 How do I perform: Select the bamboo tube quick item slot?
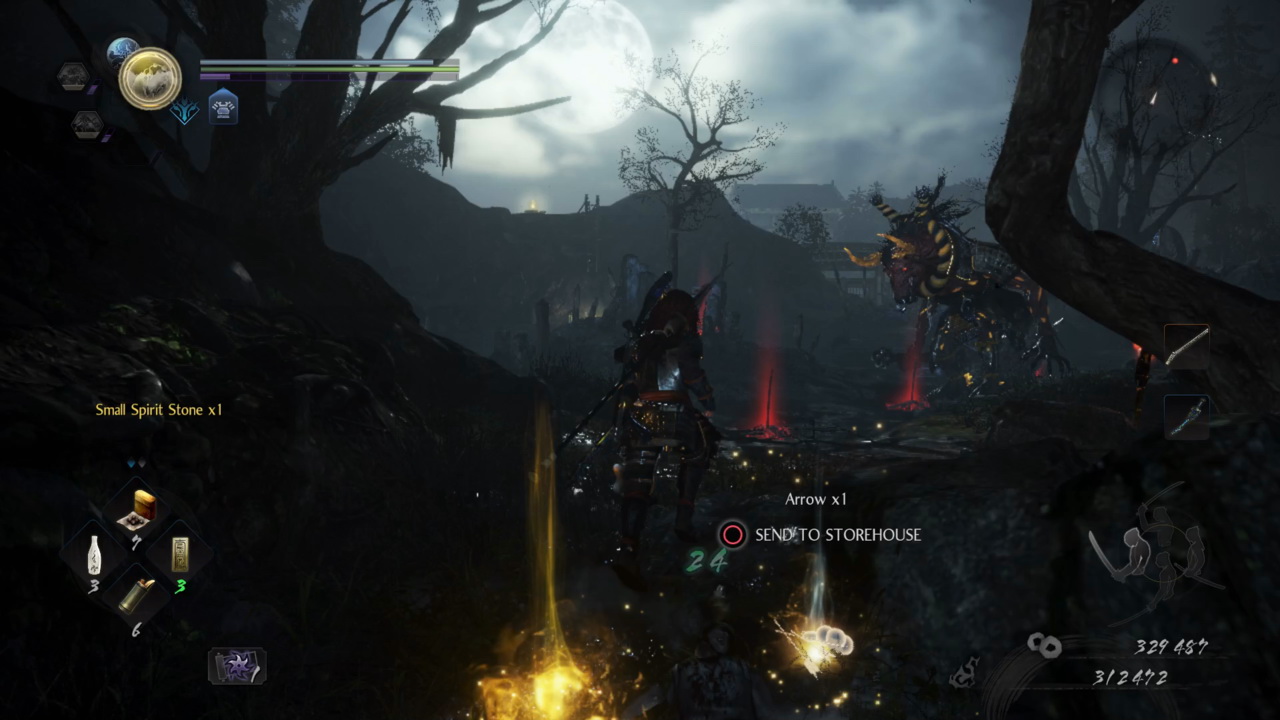click(137, 595)
